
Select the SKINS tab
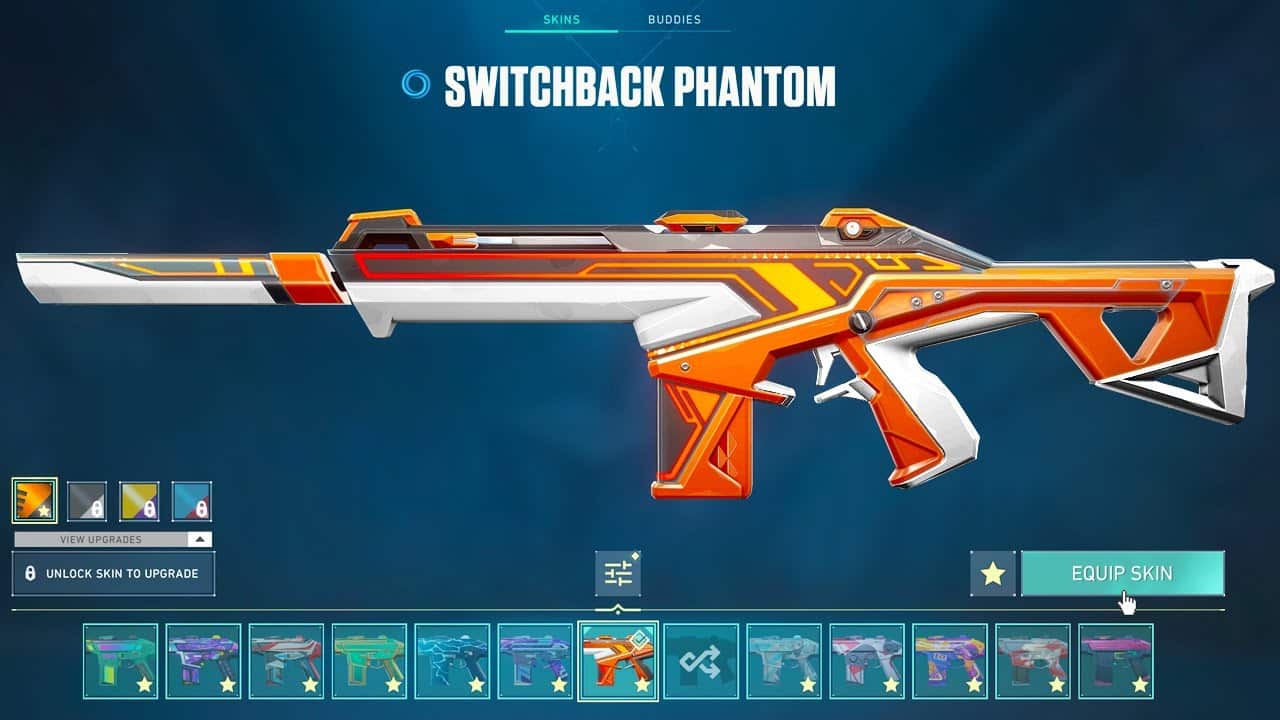pyautogui.click(x=561, y=18)
